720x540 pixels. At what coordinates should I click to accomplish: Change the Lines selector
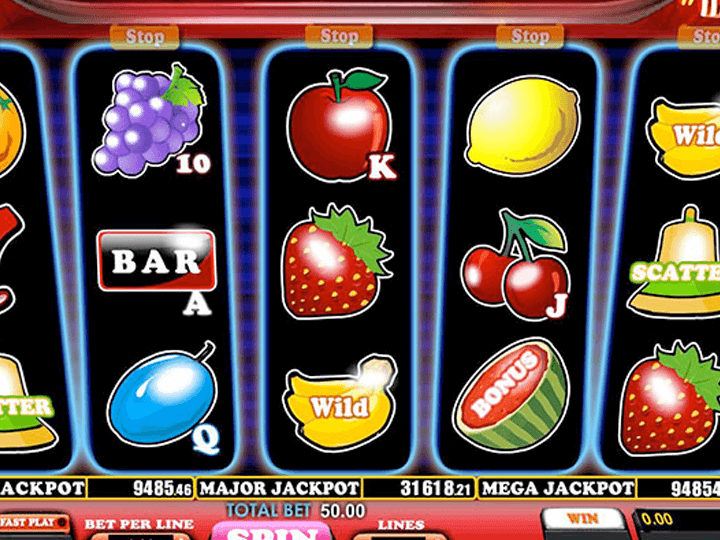point(400,533)
